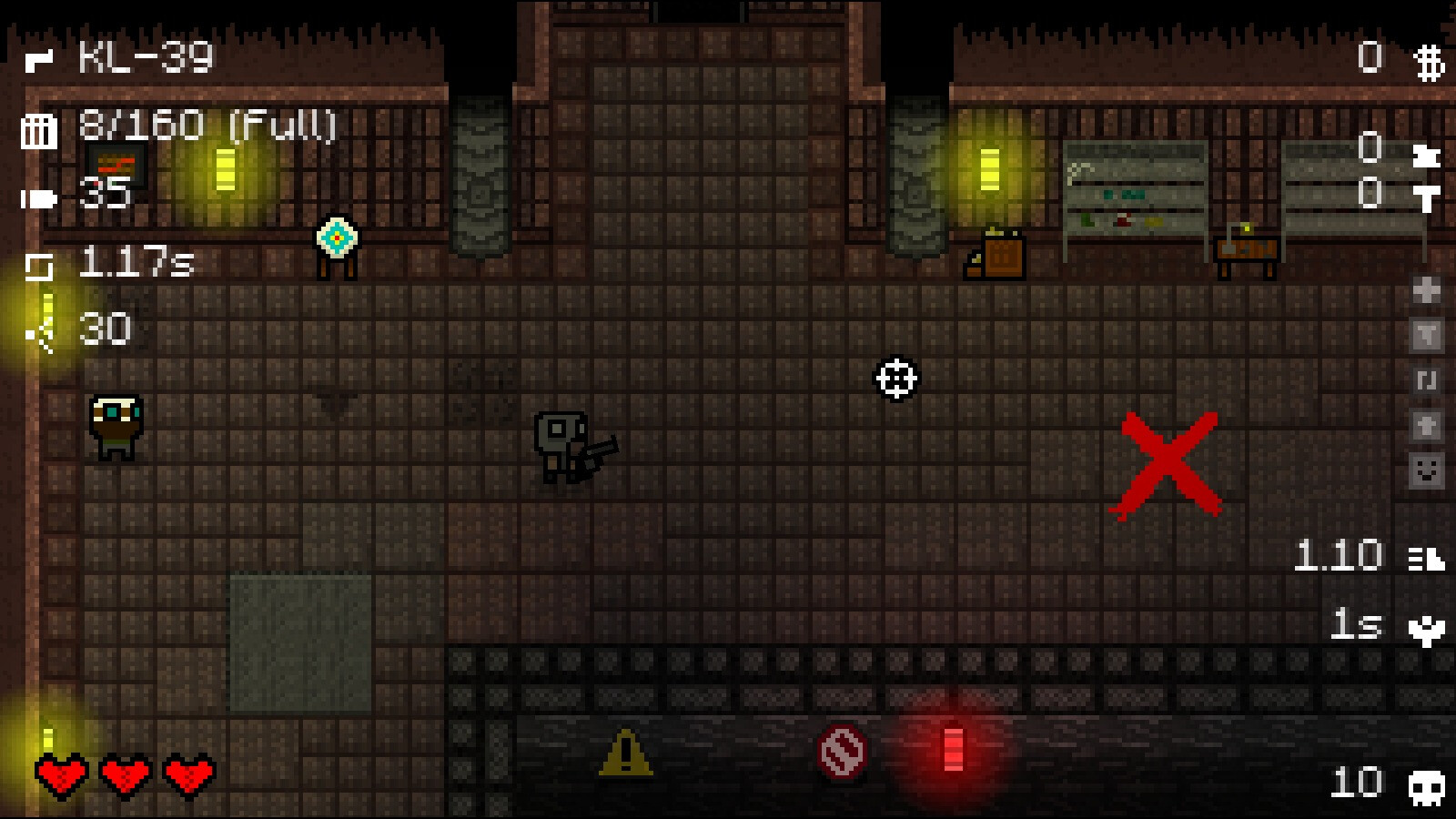Click the flag icon beside KL-39 label

coord(36,59)
